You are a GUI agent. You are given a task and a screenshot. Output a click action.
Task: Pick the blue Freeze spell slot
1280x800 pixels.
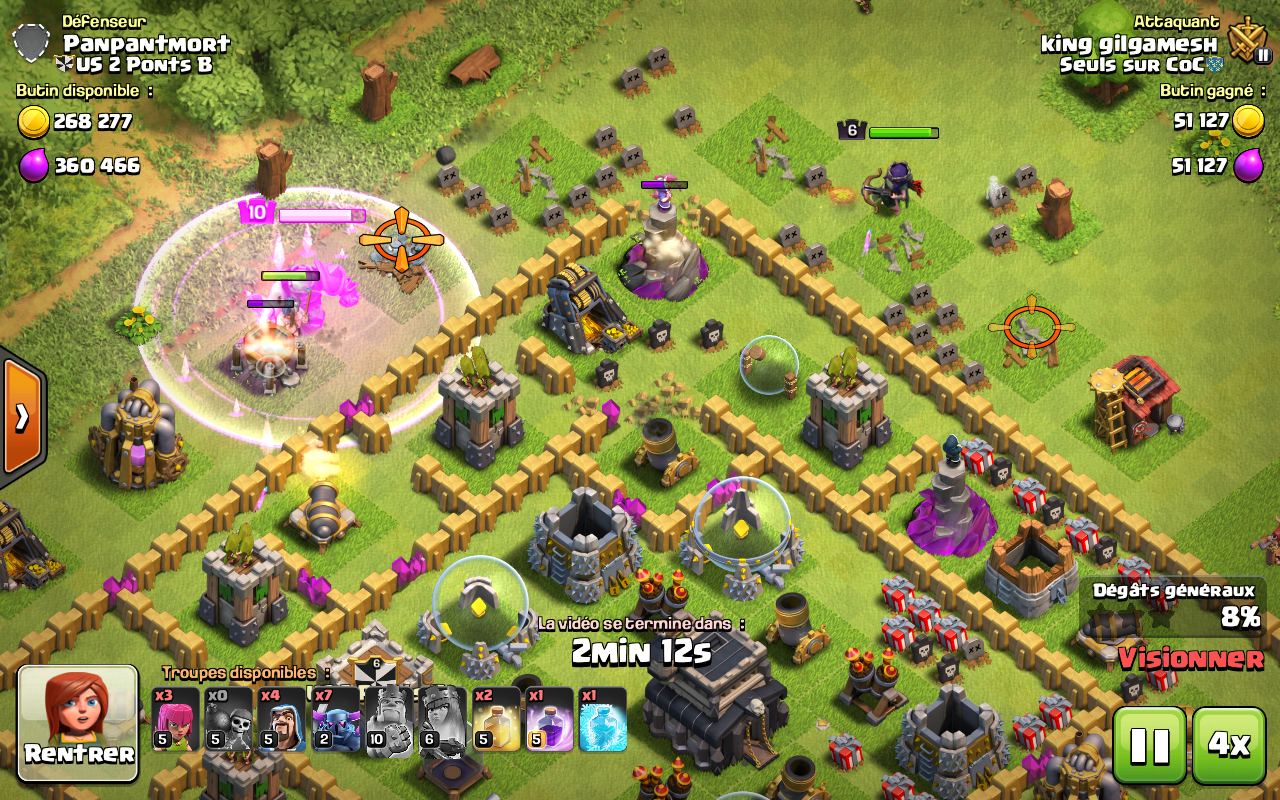tap(602, 719)
